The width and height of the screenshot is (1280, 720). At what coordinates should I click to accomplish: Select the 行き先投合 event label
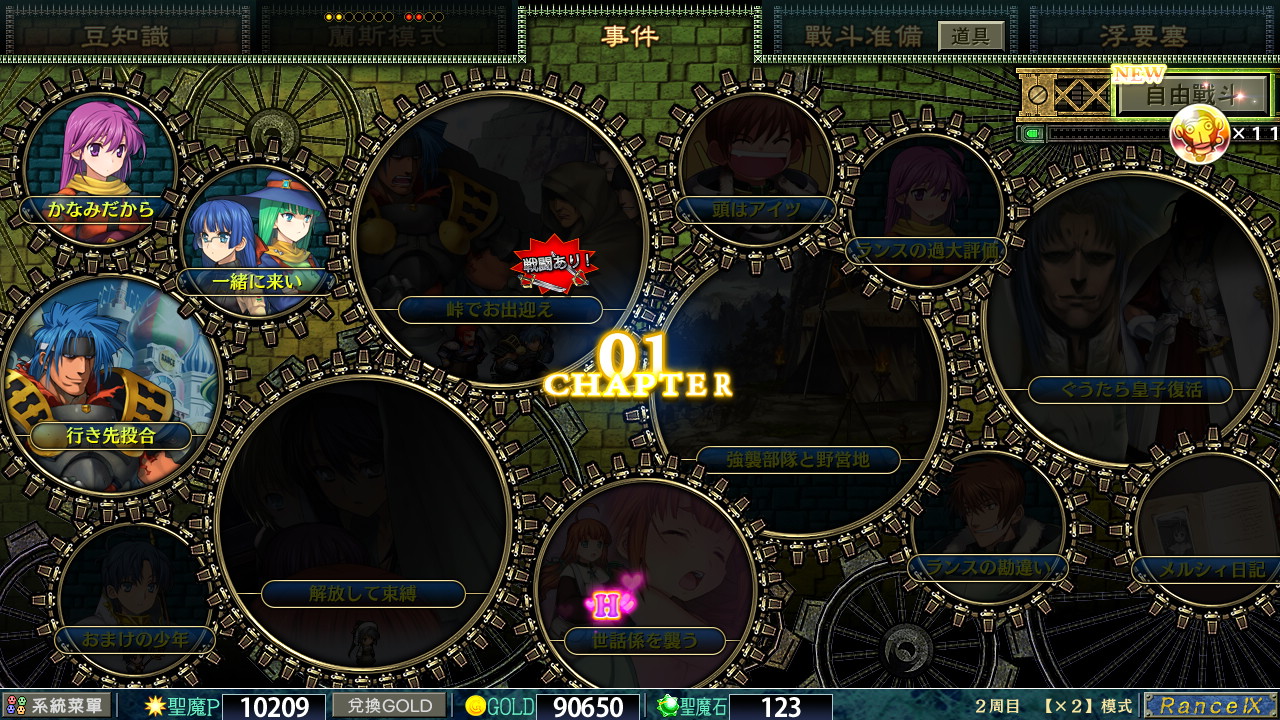(x=110, y=437)
